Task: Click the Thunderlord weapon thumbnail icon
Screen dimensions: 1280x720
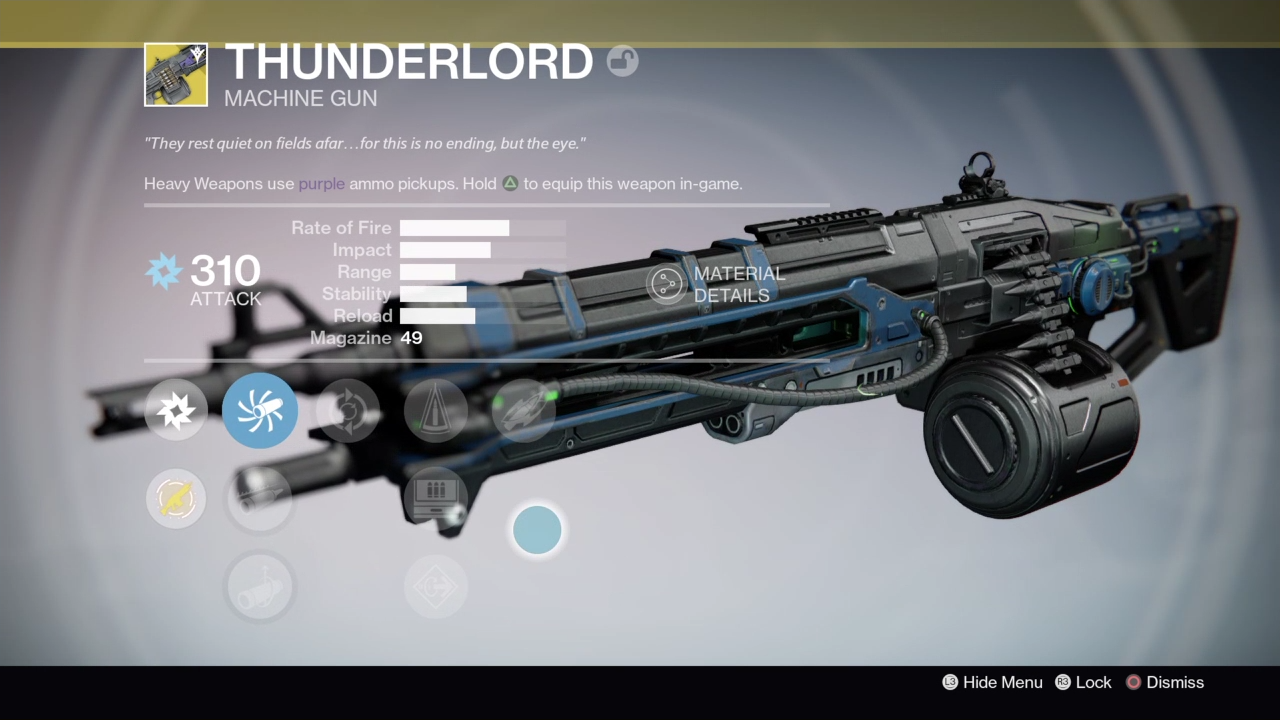Action: pos(176,74)
